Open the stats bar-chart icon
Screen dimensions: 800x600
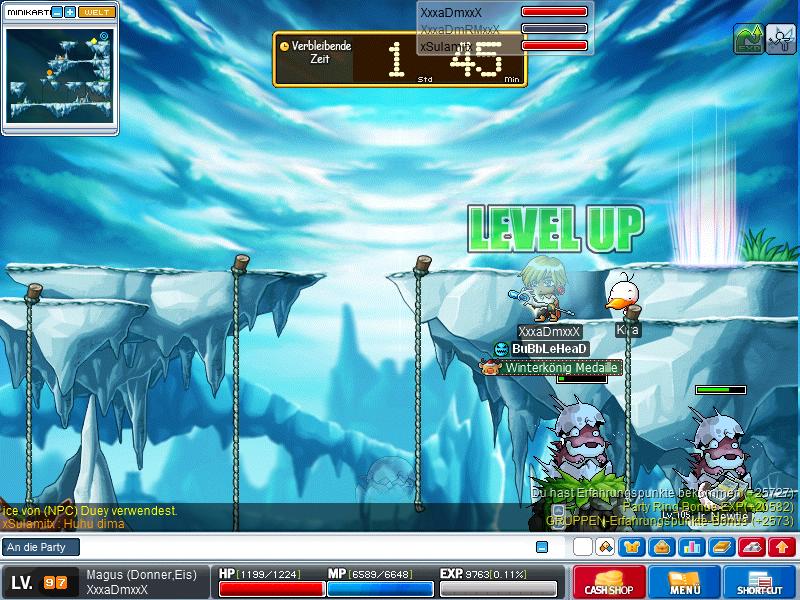click(x=691, y=547)
